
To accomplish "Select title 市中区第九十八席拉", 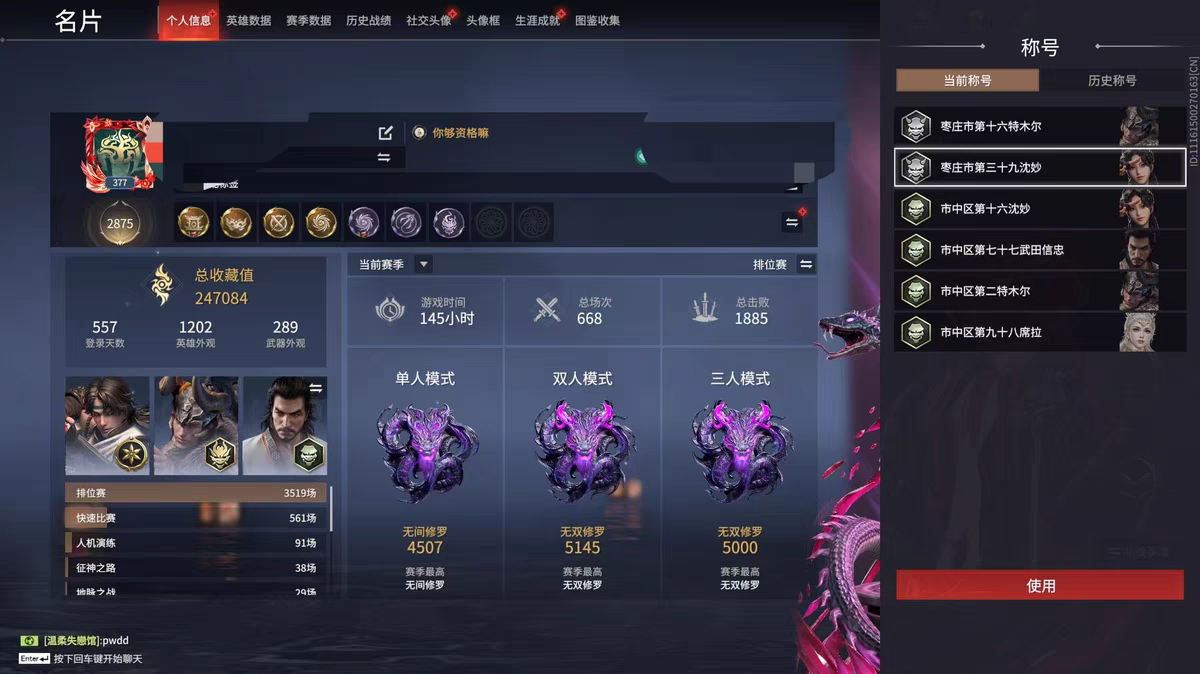I will pyautogui.click(x=1040, y=332).
